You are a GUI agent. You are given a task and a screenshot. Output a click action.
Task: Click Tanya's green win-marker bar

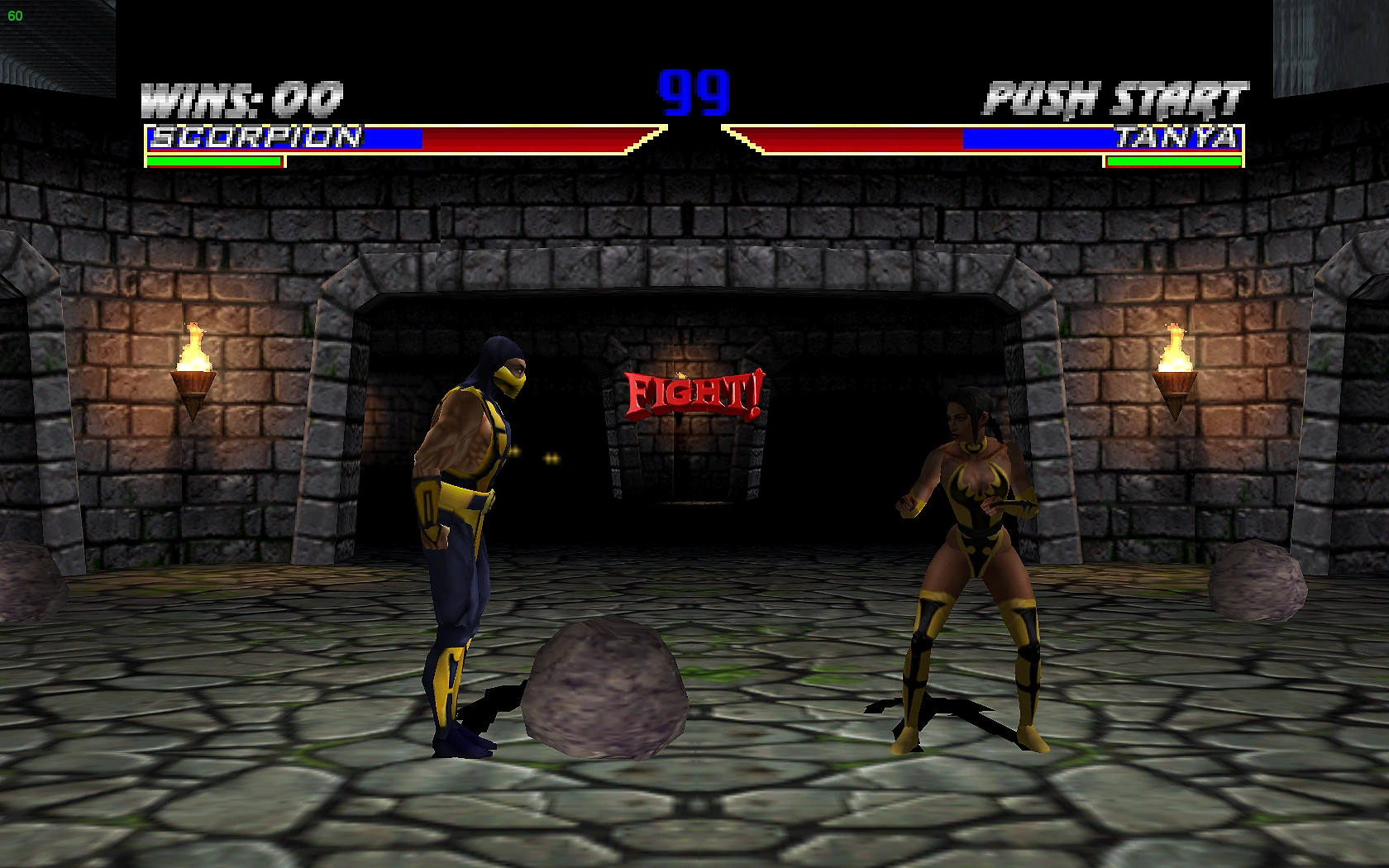[x=1174, y=162]
